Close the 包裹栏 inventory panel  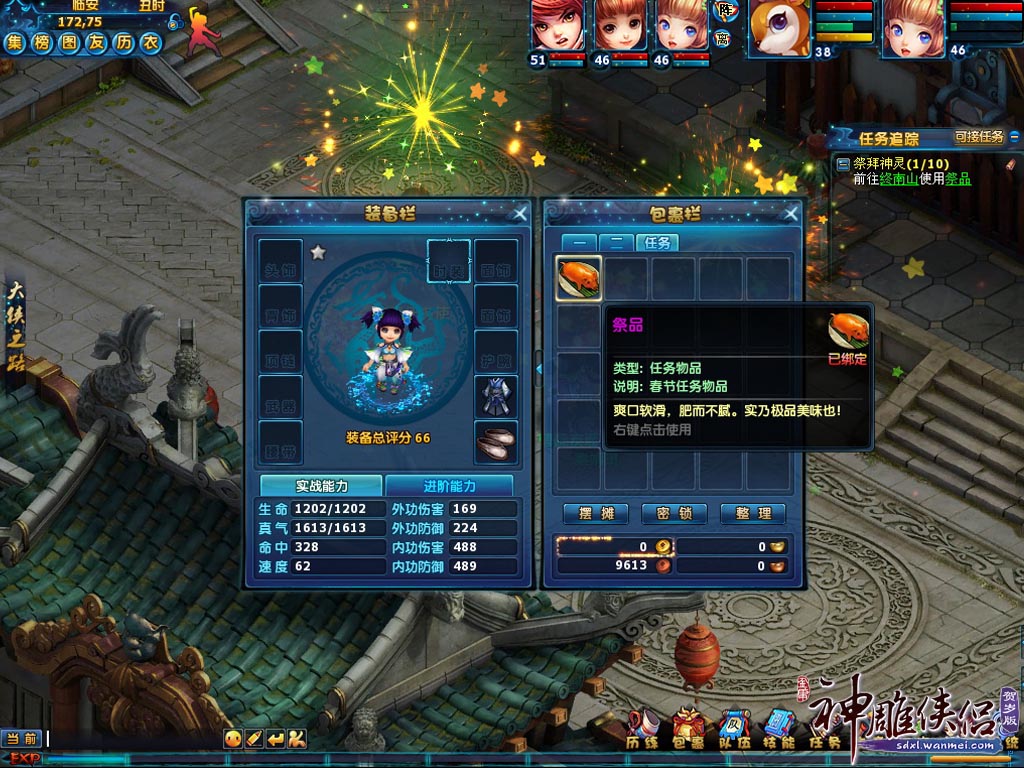[x=792, y=213]
